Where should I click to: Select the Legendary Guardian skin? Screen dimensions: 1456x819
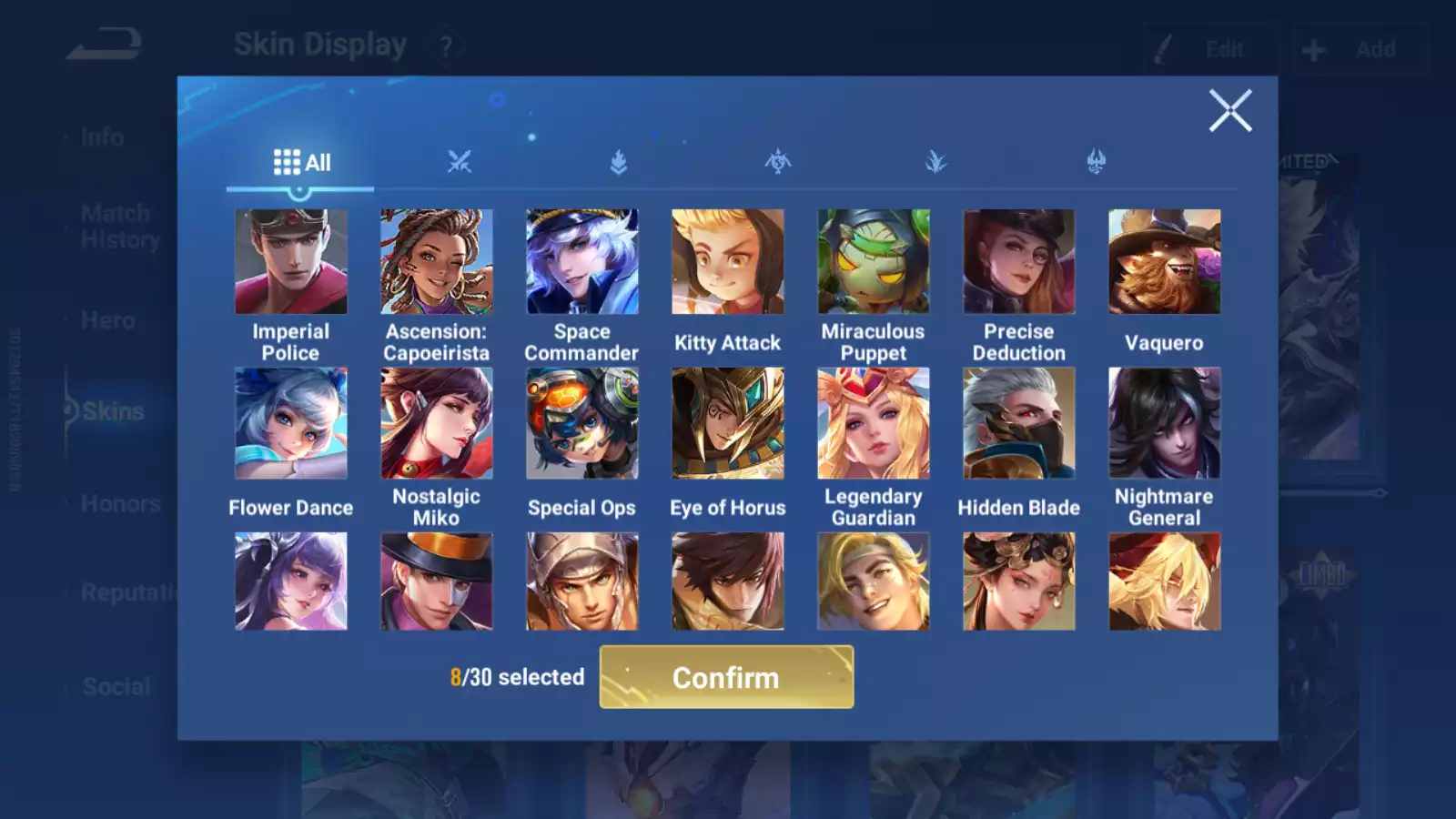pos(874,423)
